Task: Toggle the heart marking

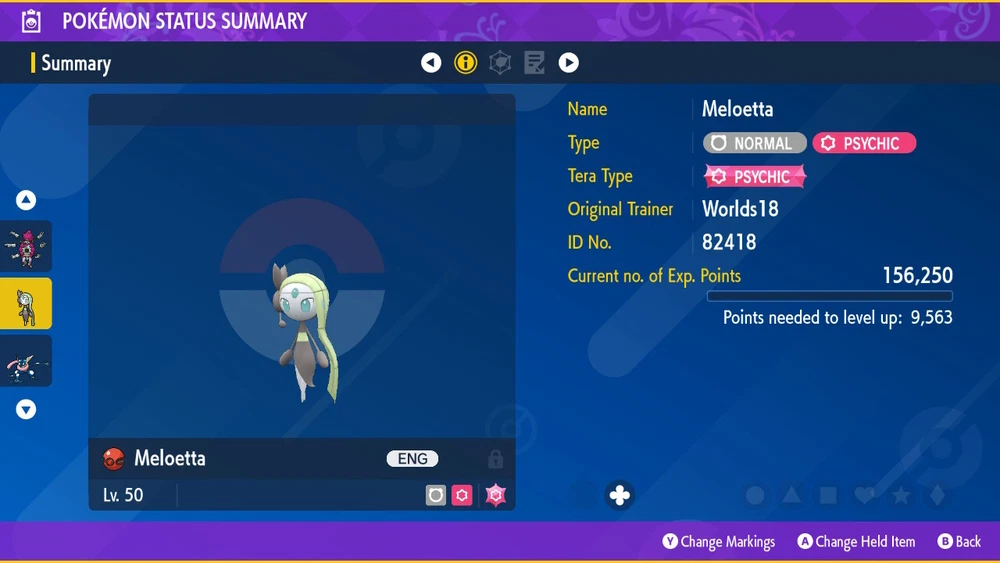Action: coord(864,495)
